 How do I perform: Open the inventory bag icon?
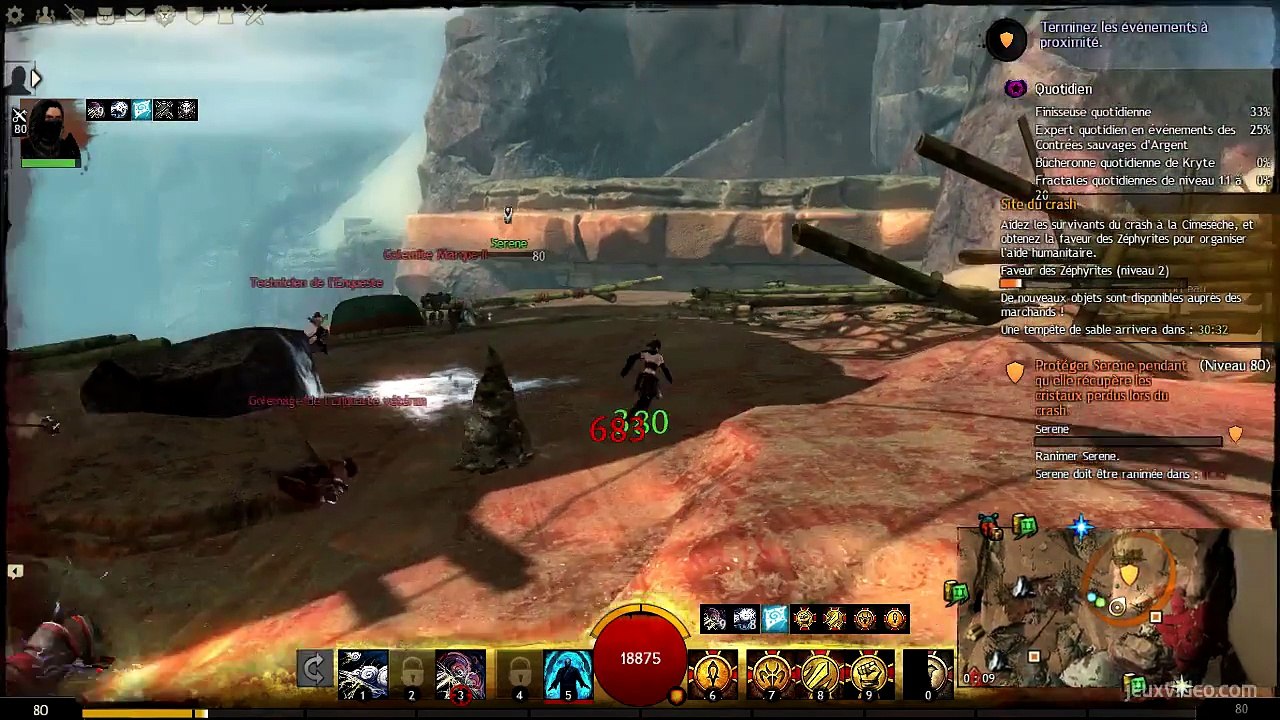pyautogui.click(x=105, y=15)
